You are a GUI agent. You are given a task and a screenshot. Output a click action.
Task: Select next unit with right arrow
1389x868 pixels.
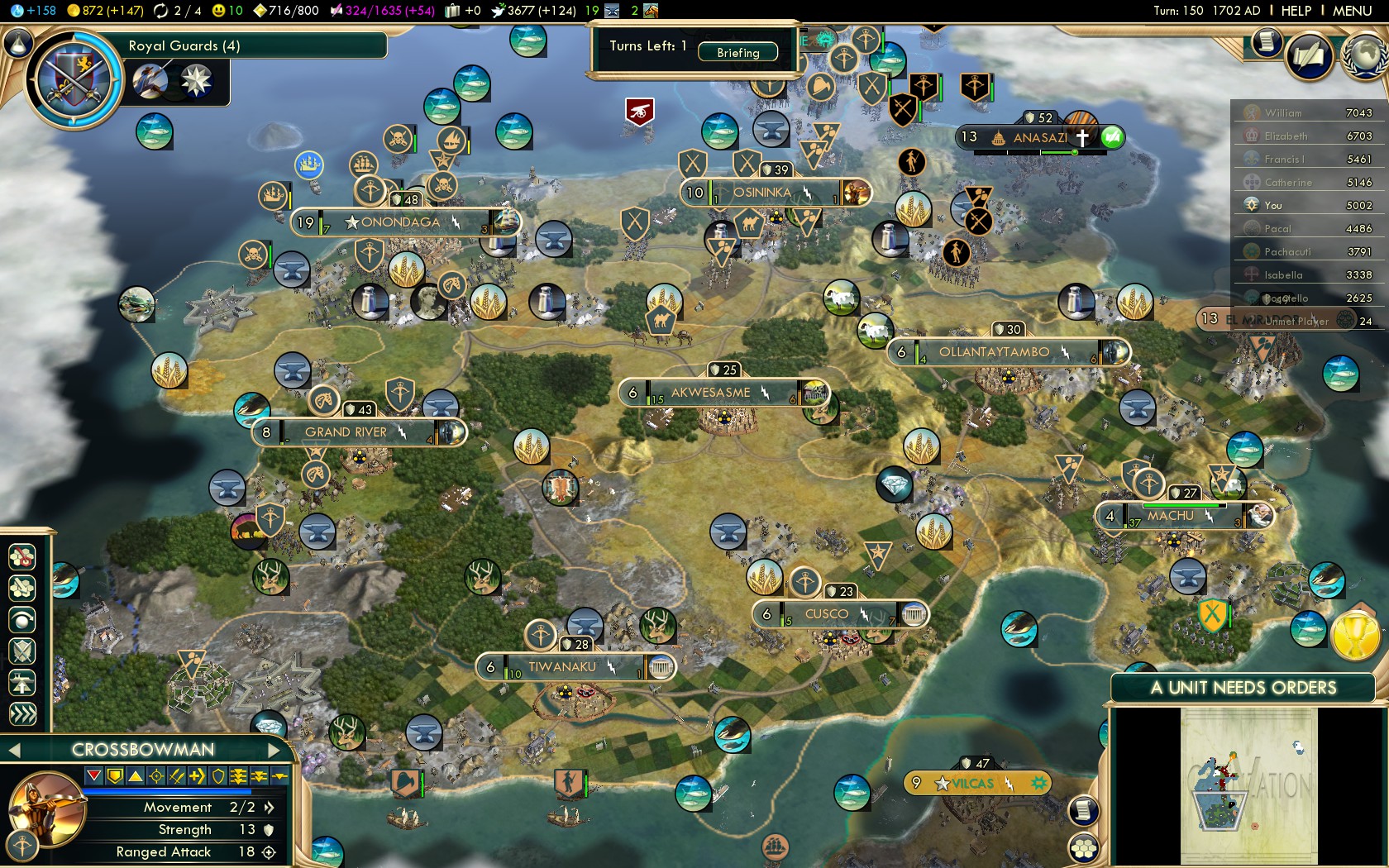(275, 750)
